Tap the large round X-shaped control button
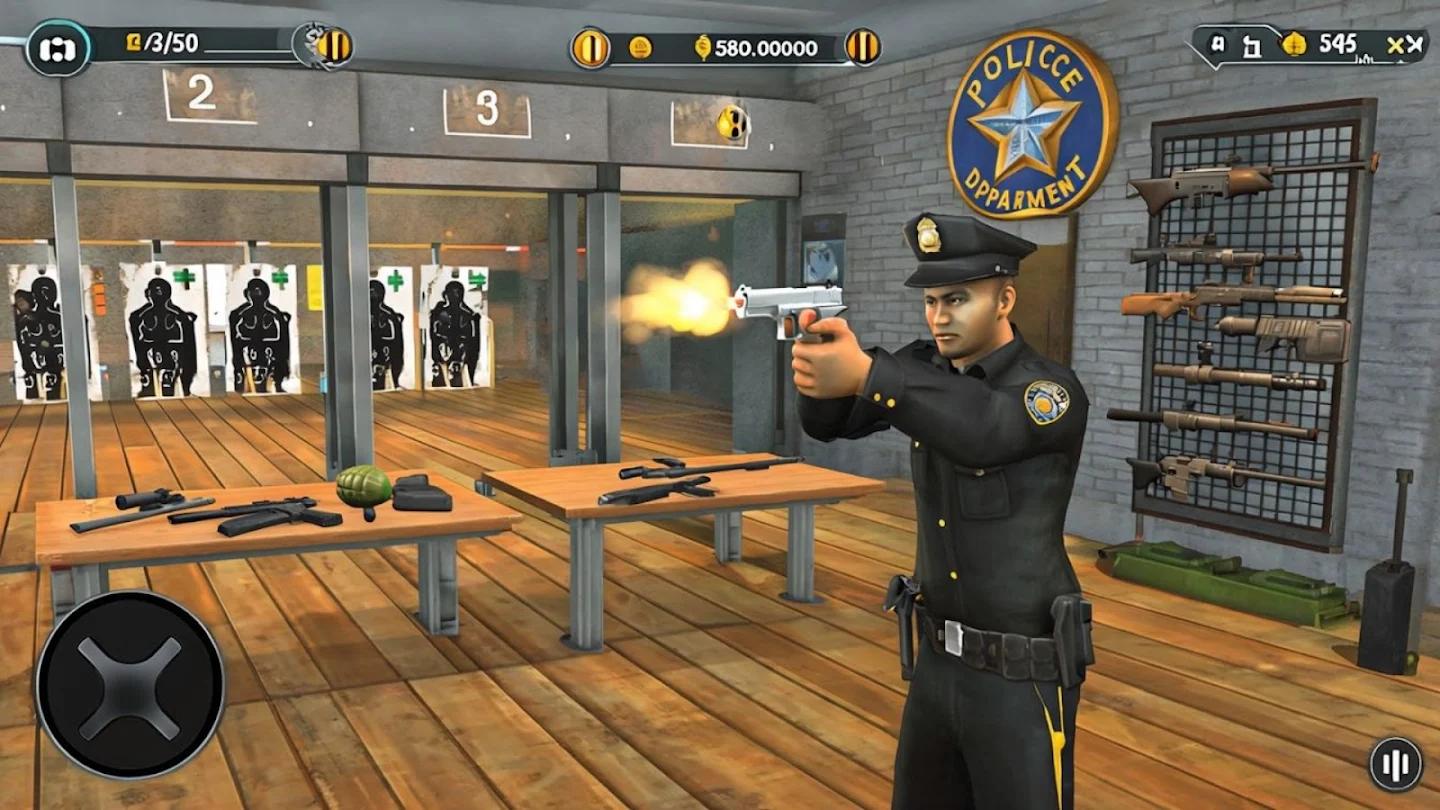This screenshot has width=1440, height=810. tap(130, 684)
